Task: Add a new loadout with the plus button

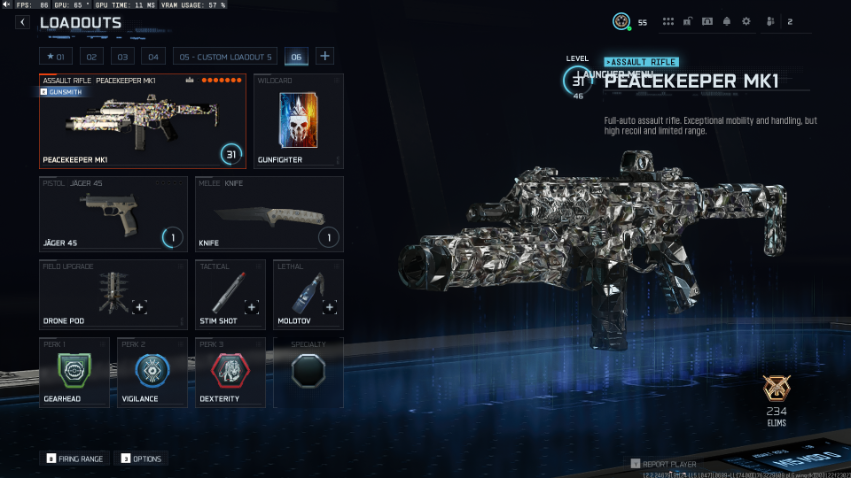Action: [325, 56]
